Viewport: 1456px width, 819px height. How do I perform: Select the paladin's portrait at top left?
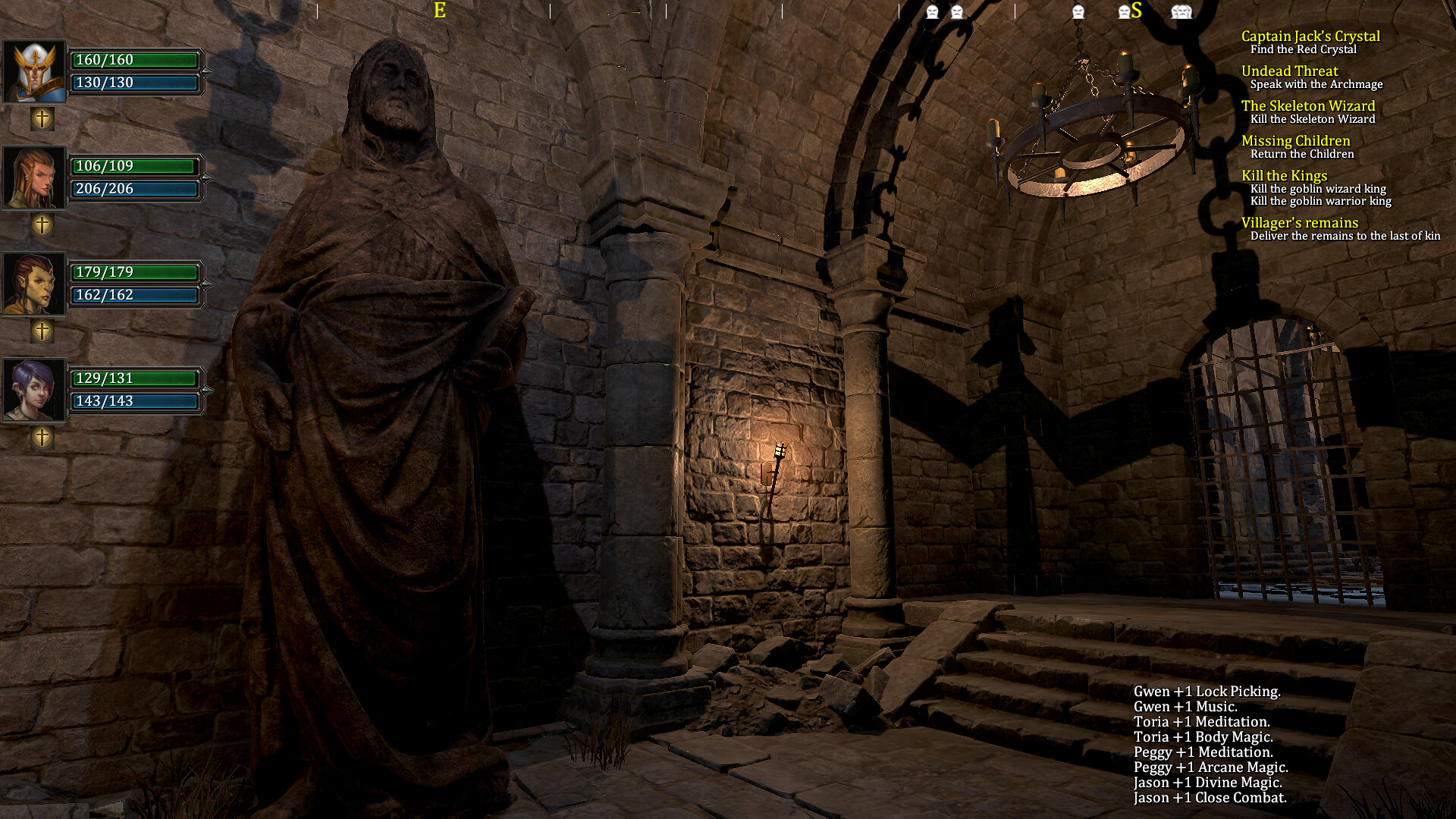click(33, 71)
